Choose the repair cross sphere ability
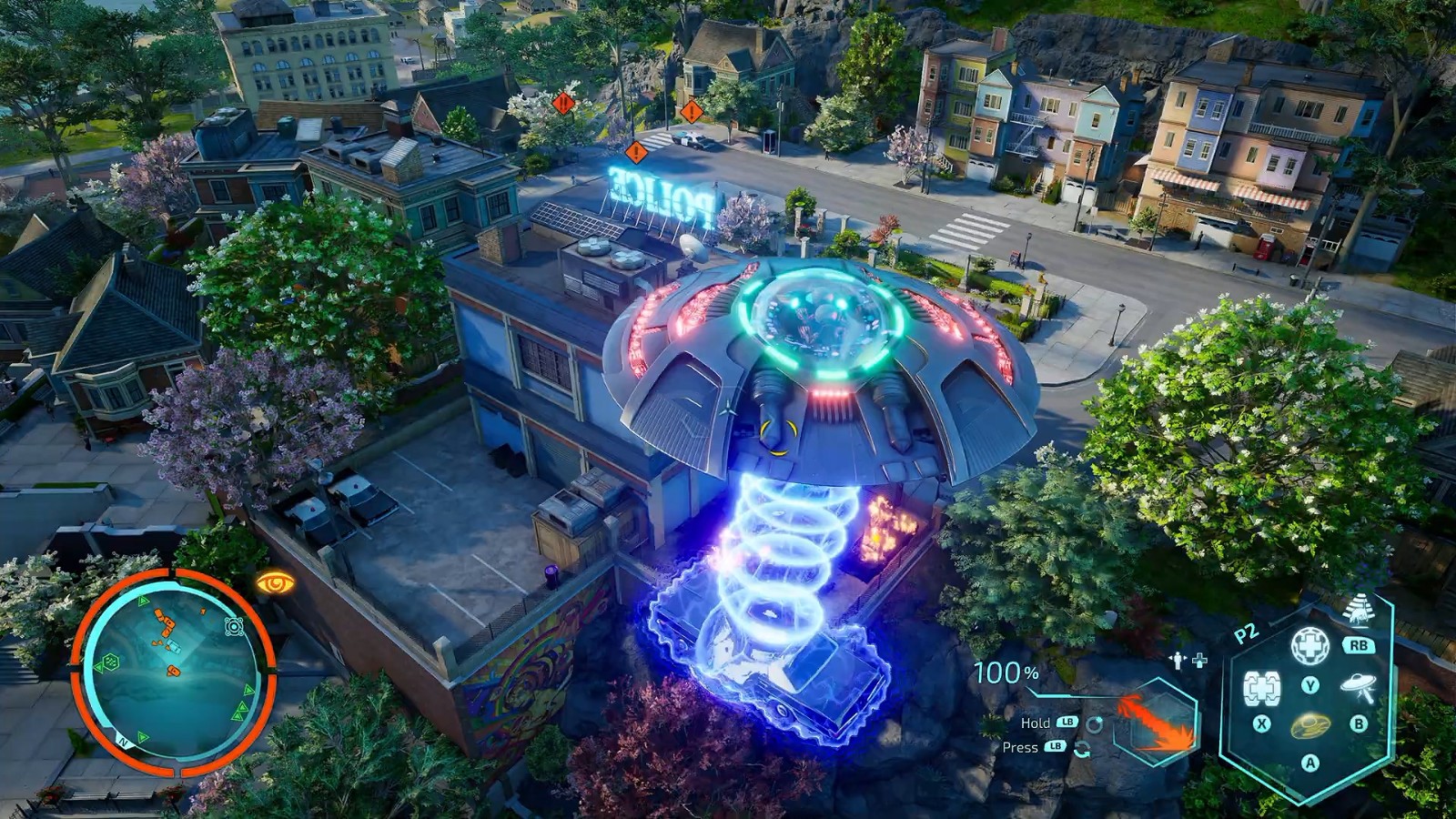 coord(1309,645)
